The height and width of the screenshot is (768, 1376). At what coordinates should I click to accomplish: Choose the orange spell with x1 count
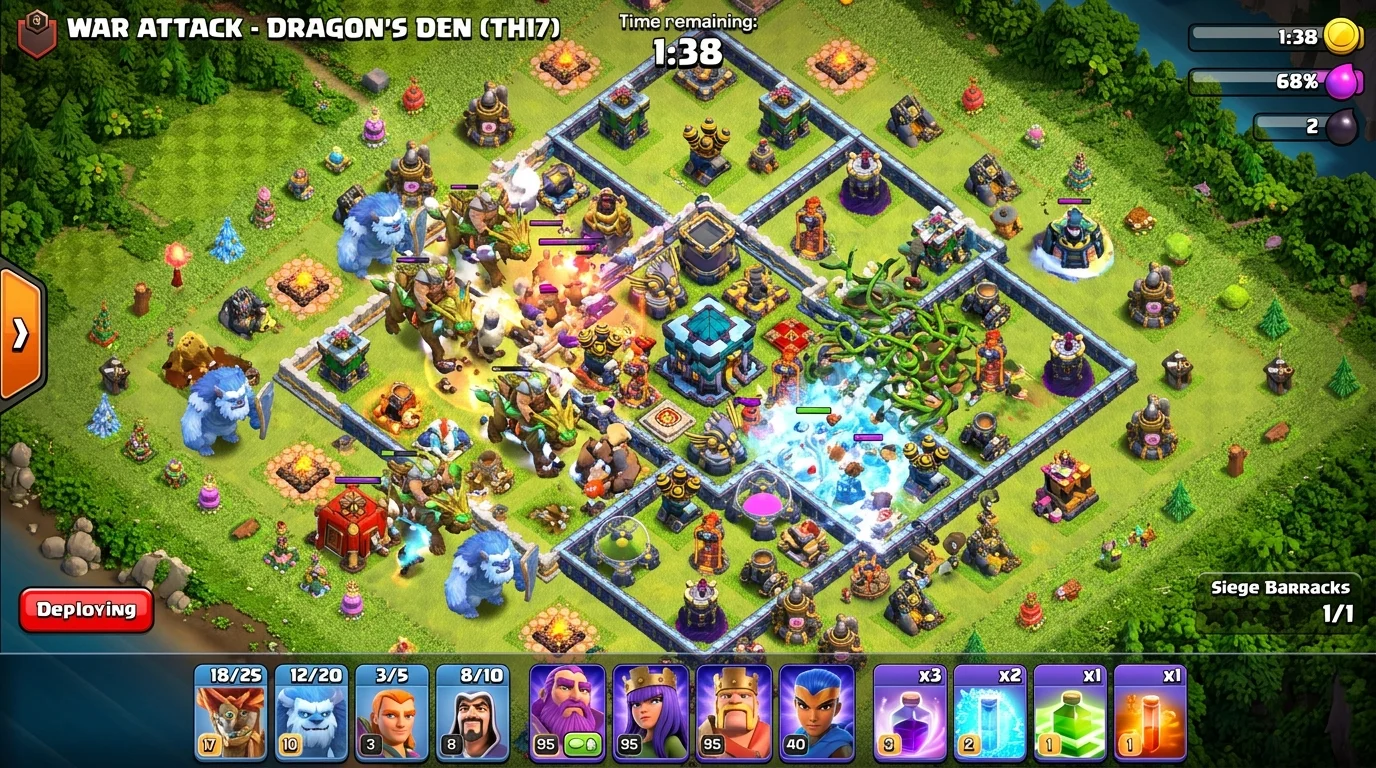[1150, 712]
